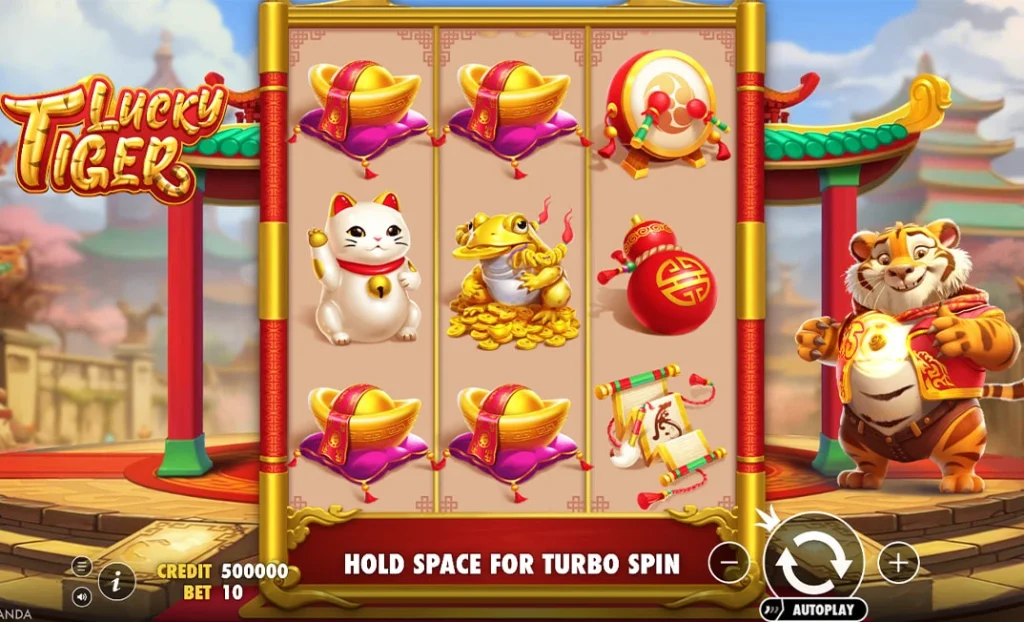Toggle the sound speaker icon

pos(82,596)
